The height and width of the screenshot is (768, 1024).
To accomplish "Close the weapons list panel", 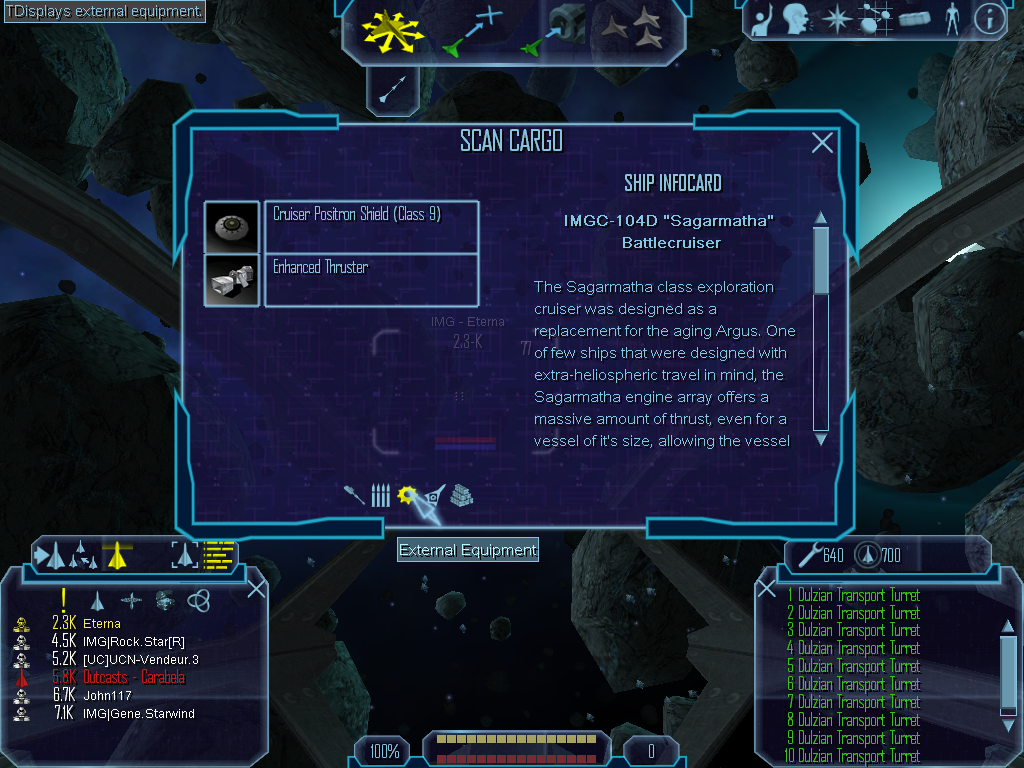I will click(x=767, y=589).
